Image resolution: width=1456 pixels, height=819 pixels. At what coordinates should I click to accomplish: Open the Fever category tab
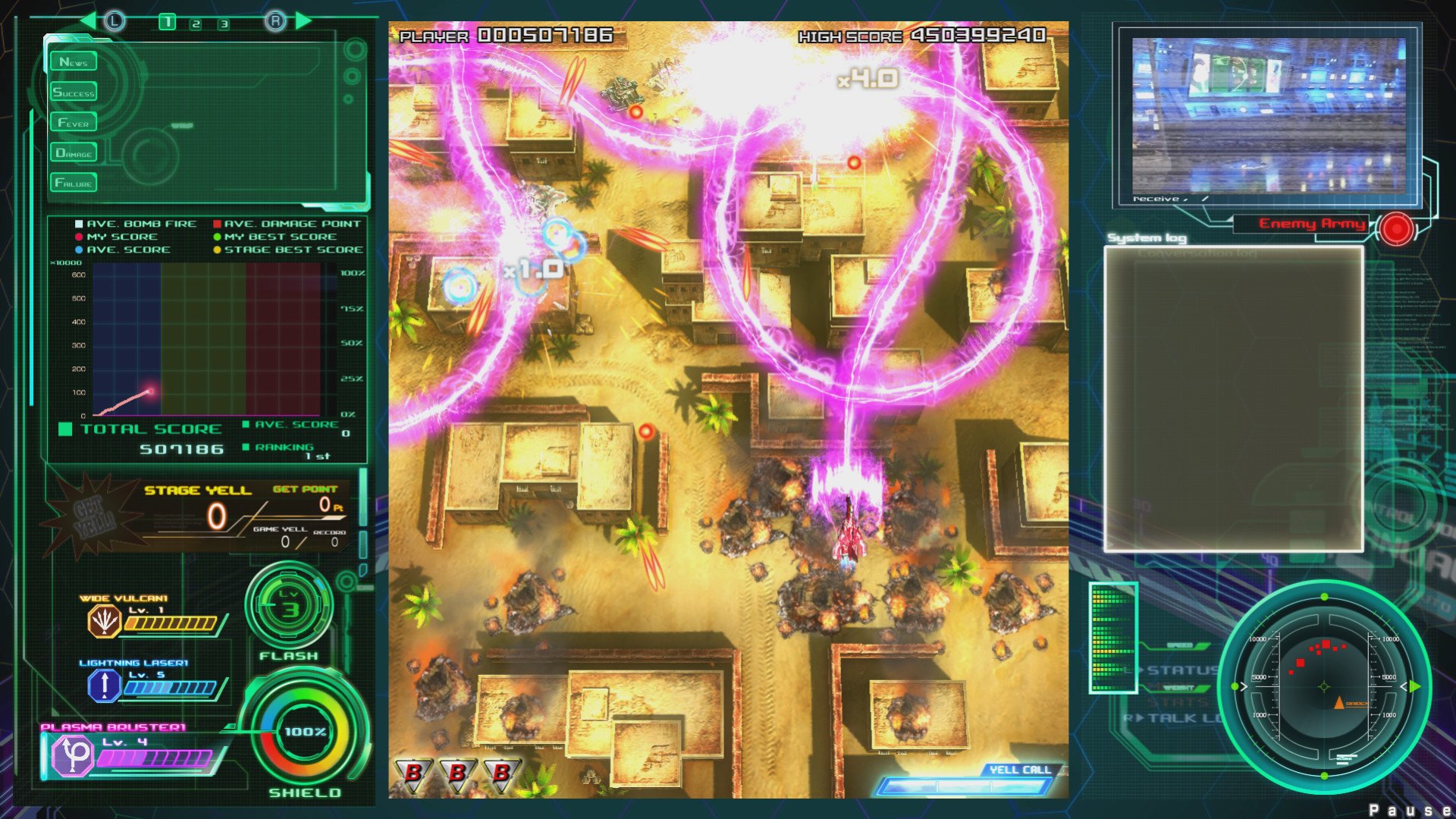click(74, 122)
